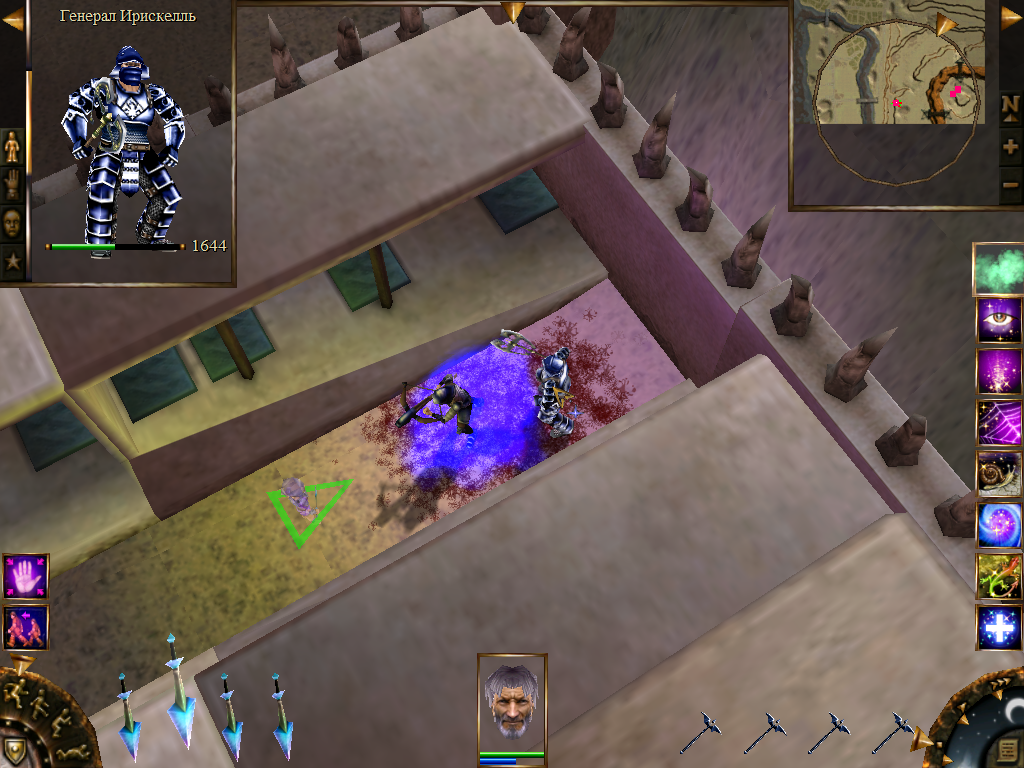Open the face mask tab on target panel

[12, 223]
